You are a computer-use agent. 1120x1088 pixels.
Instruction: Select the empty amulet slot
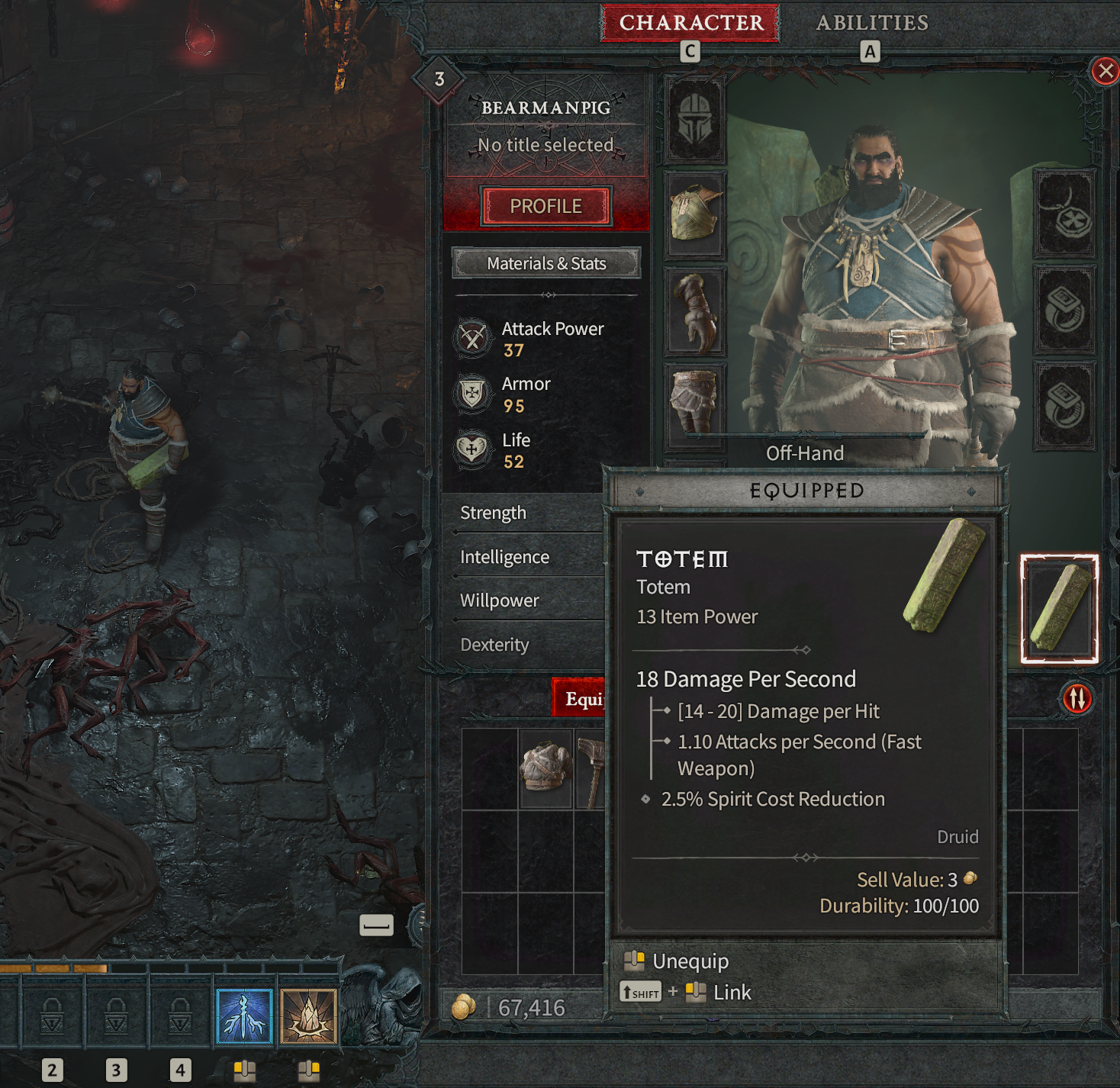pos(1065,214)
